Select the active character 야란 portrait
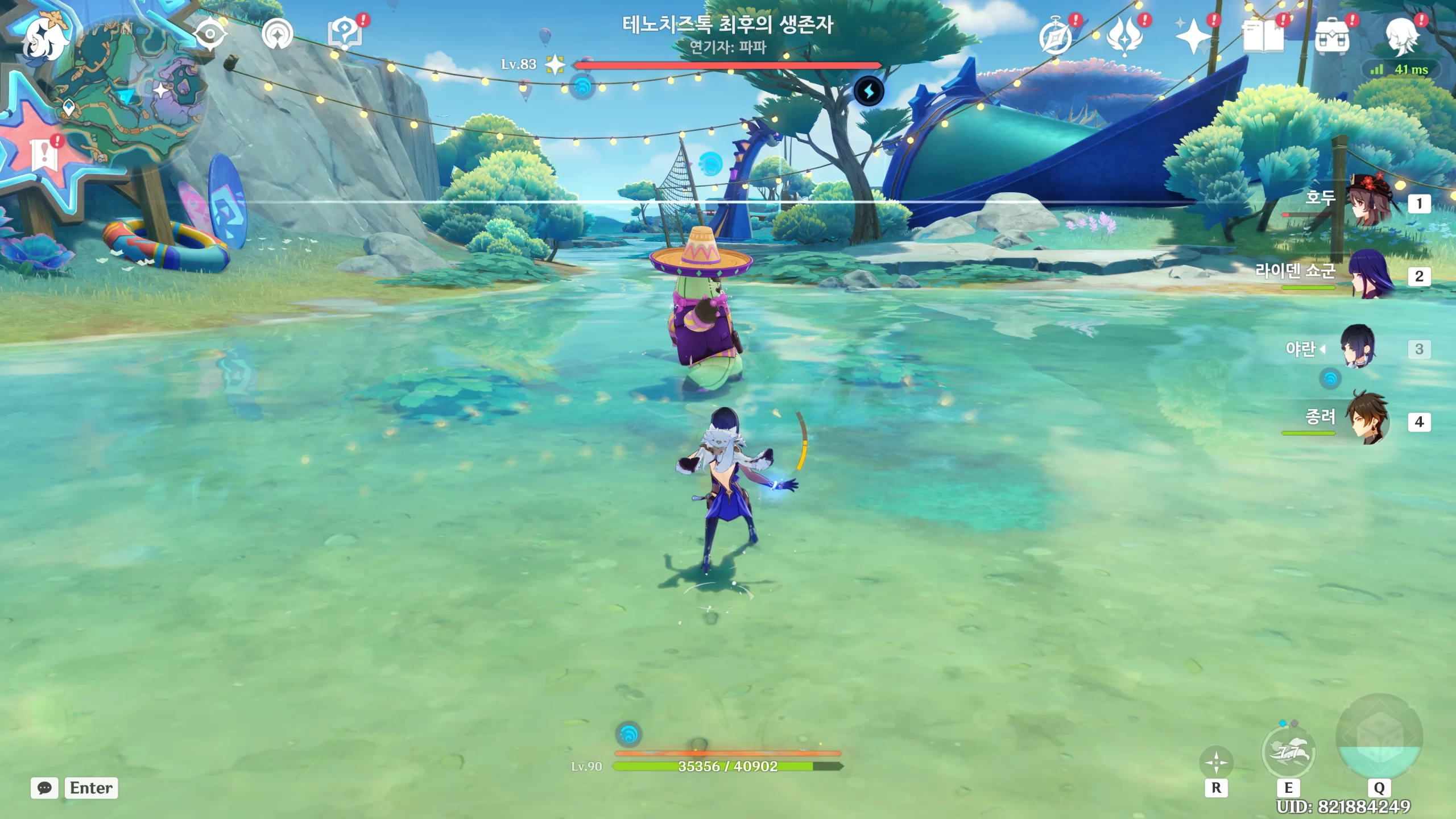Screen dimensions: 1456x819 (x=1358, y=347)
